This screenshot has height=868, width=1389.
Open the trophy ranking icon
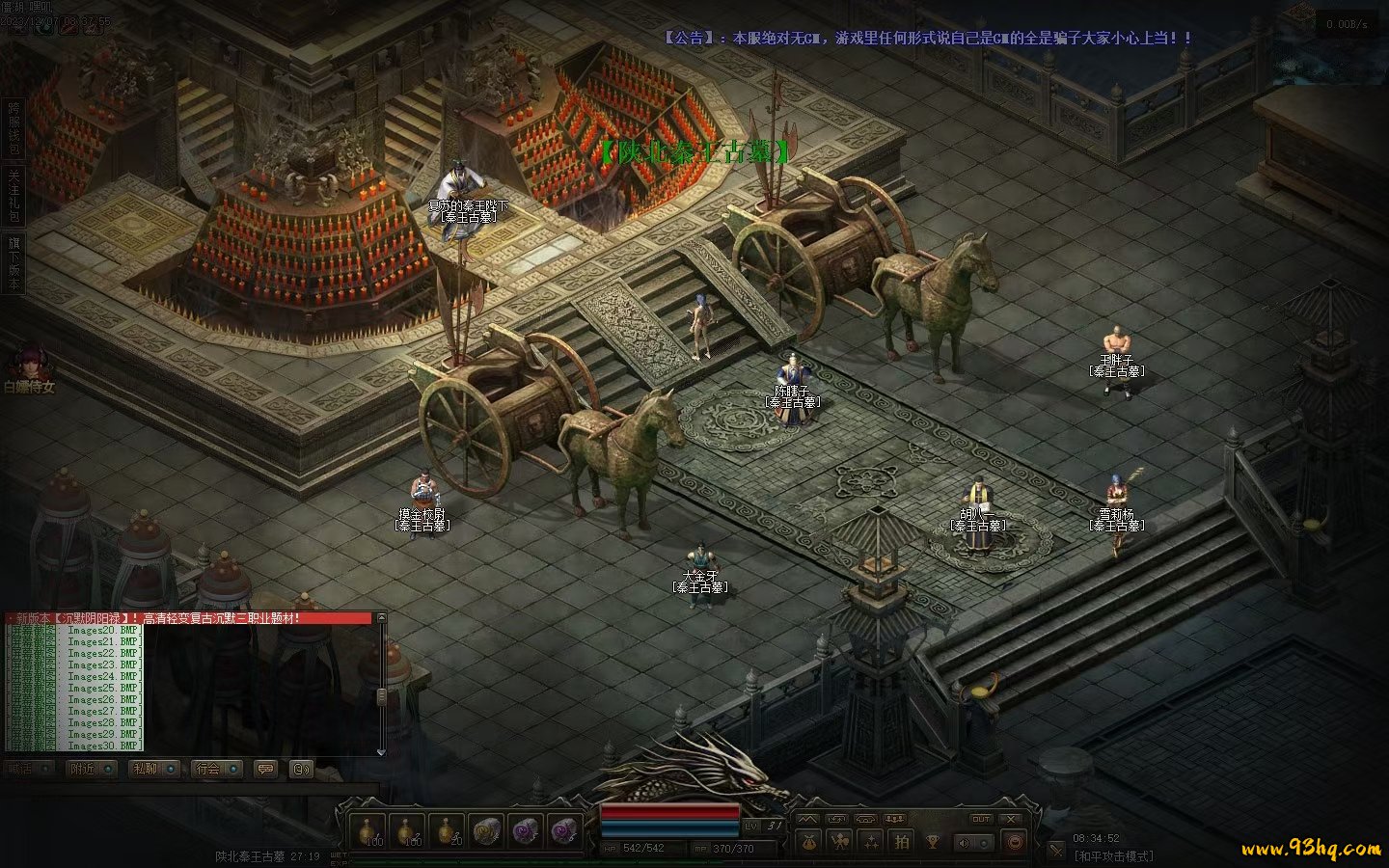pos(933,842)
